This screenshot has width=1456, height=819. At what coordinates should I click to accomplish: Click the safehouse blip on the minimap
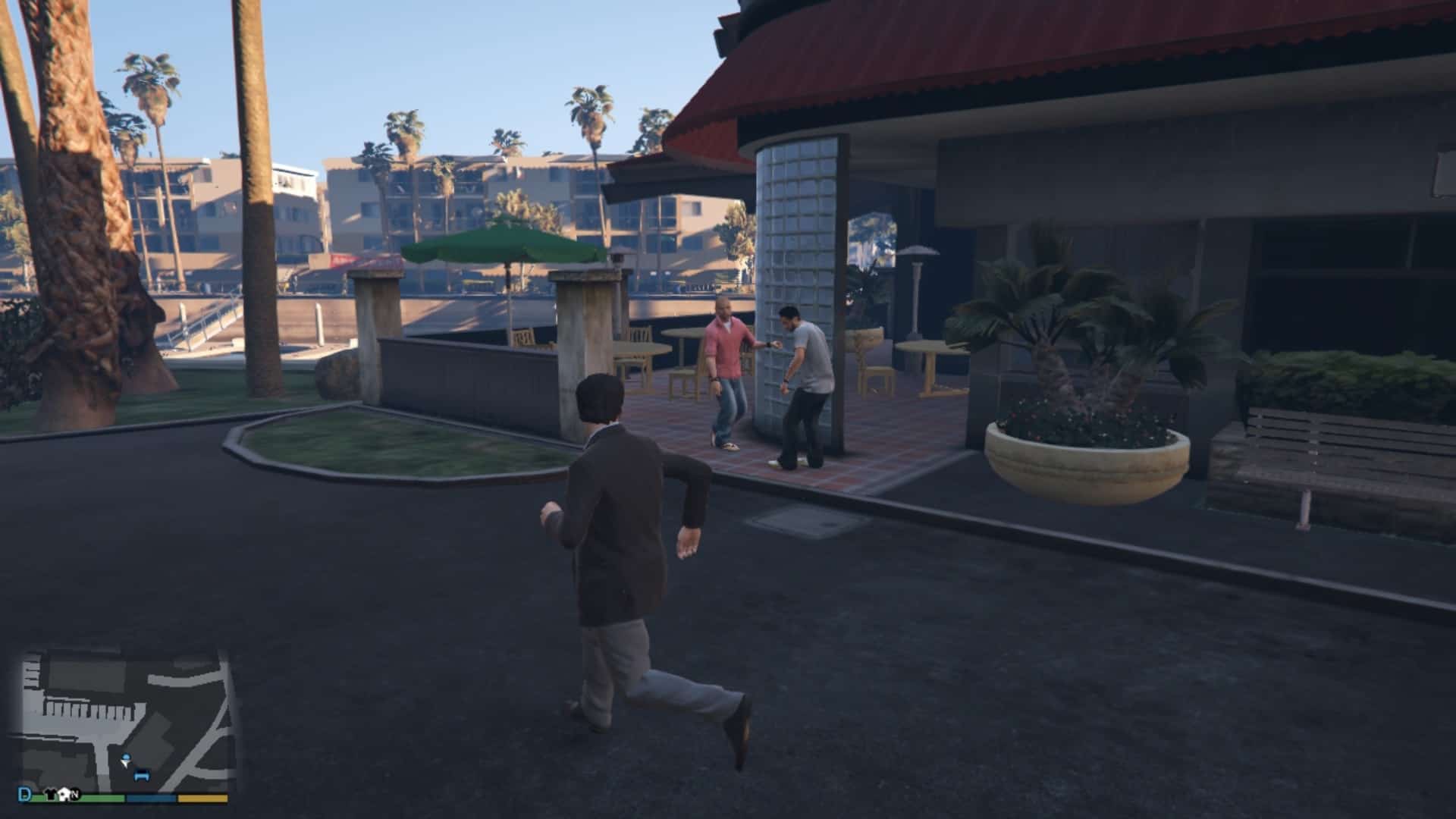[64, 793]
